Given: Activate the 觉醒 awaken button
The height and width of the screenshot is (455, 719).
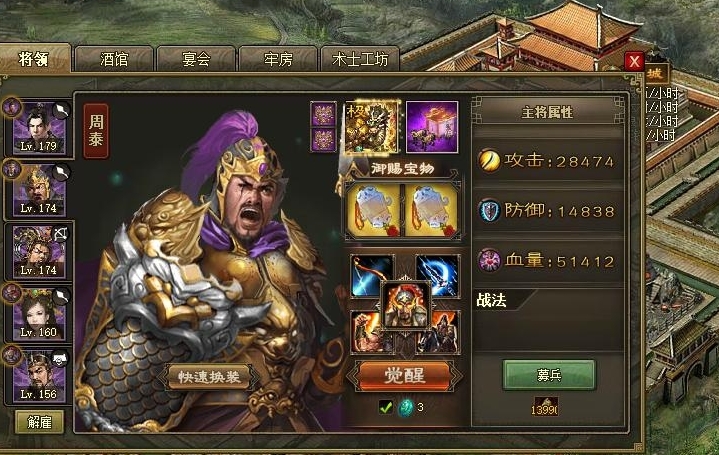Looking at the screenshot, I should coord(405,378).
